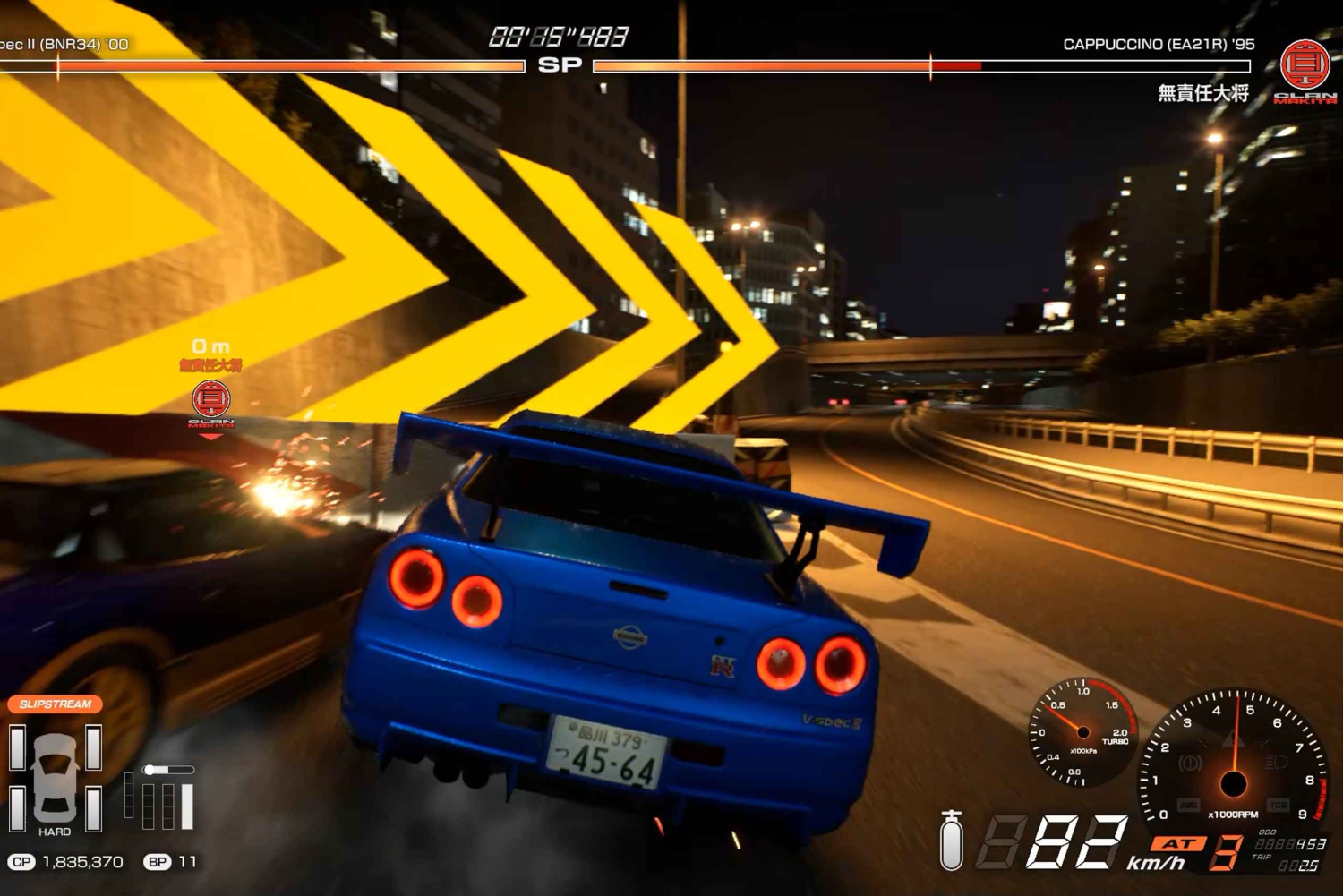
Task: Click the CP credits badge
Action: point(21,862)
